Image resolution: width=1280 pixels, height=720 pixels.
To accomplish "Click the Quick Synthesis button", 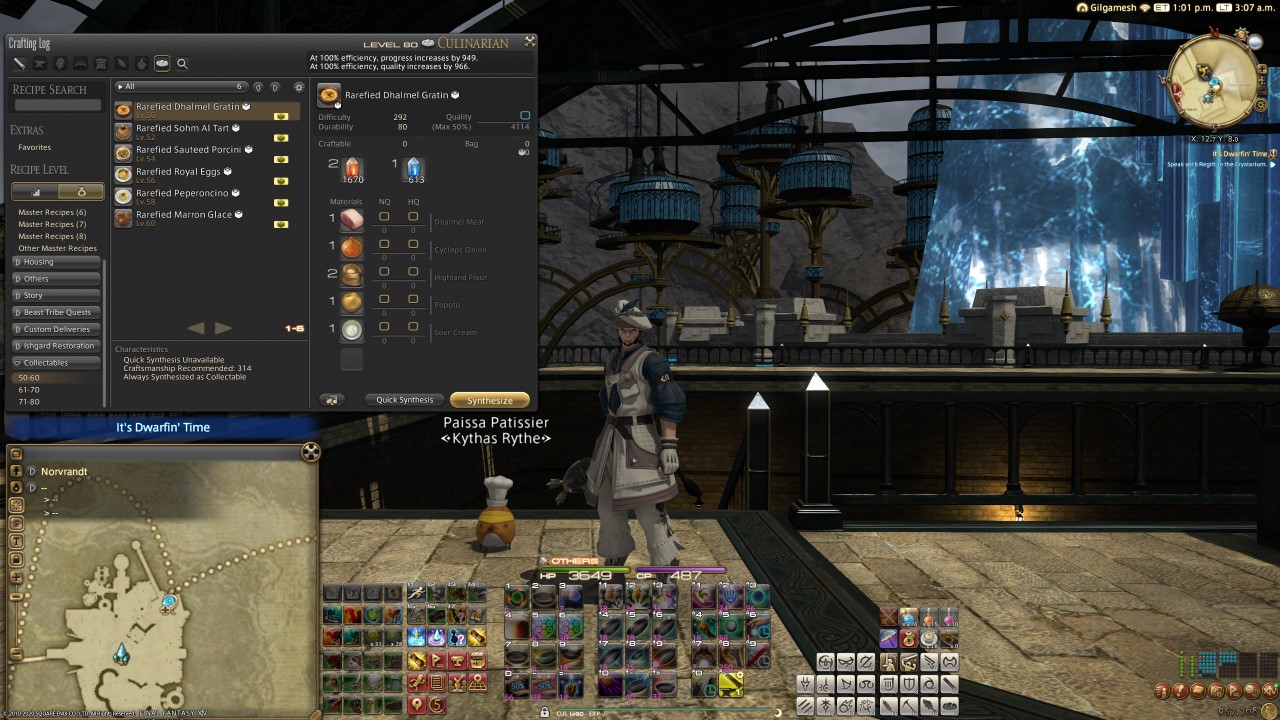I will (x=404, y=399).
